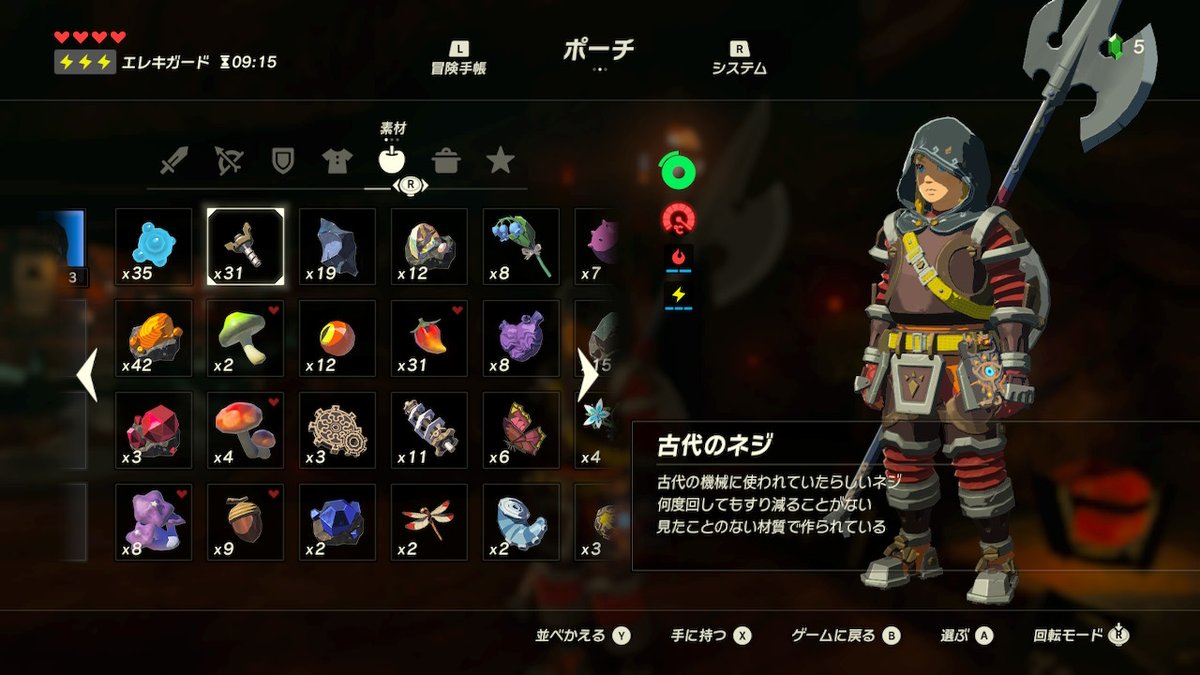
Task: Choose the ancient shaft x11 slot
Action: point(430,431)
